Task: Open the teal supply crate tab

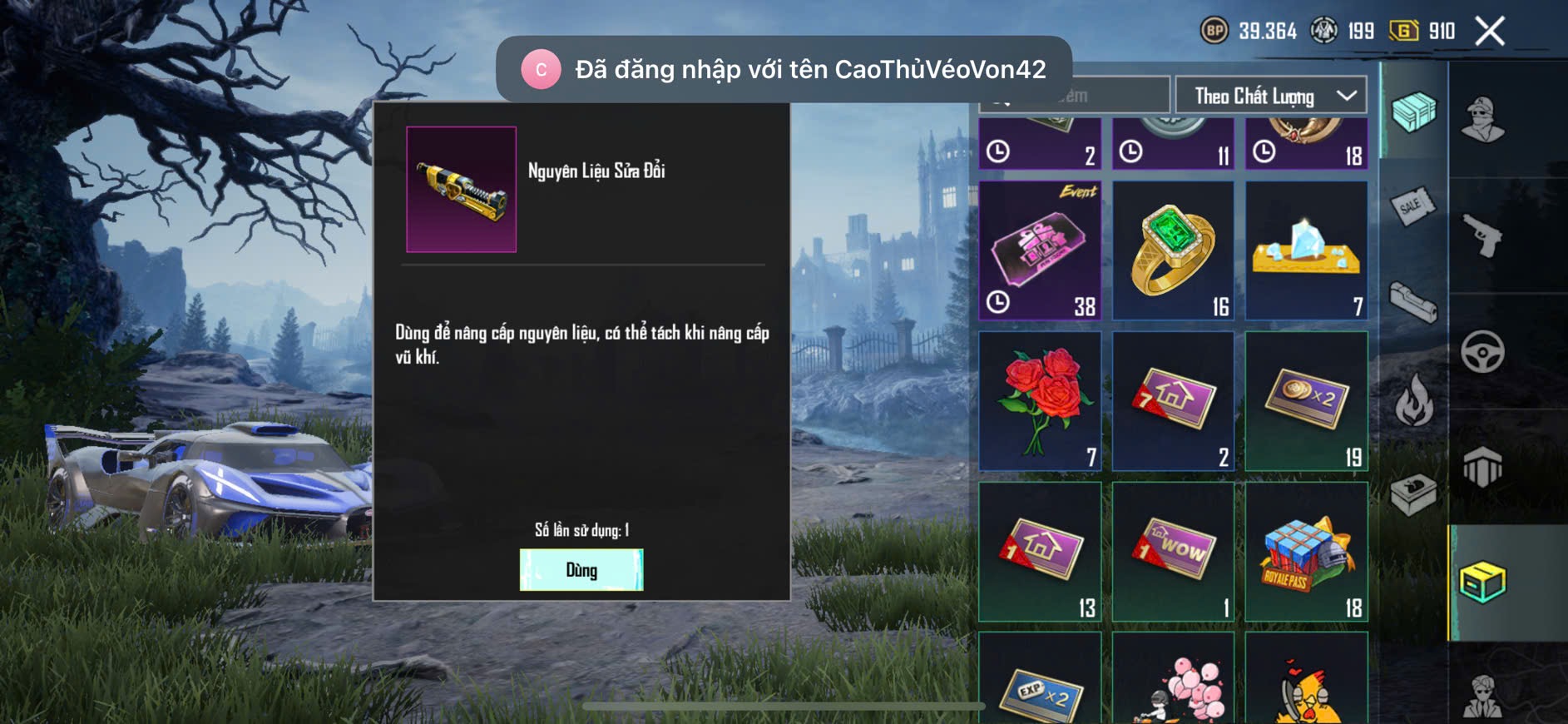Action: tap(1413, 112)
